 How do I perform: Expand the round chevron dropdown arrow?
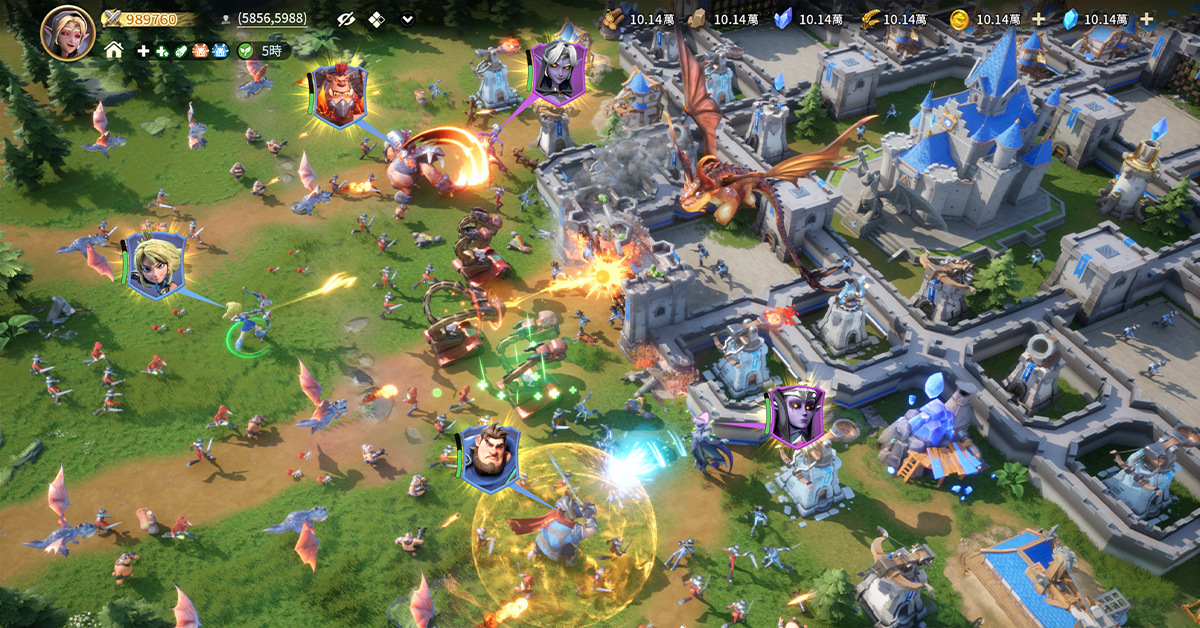(407, 19)
